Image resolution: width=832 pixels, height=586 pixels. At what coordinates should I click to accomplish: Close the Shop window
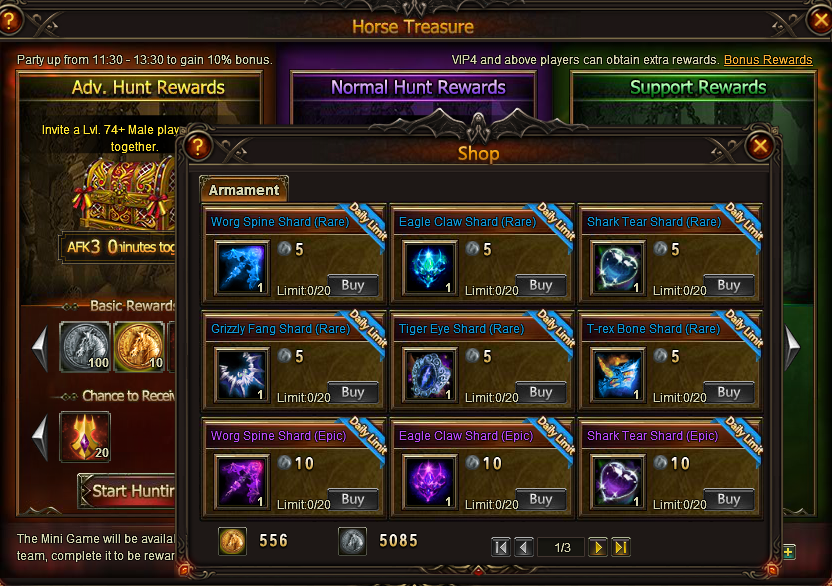(x=760, y=147)
